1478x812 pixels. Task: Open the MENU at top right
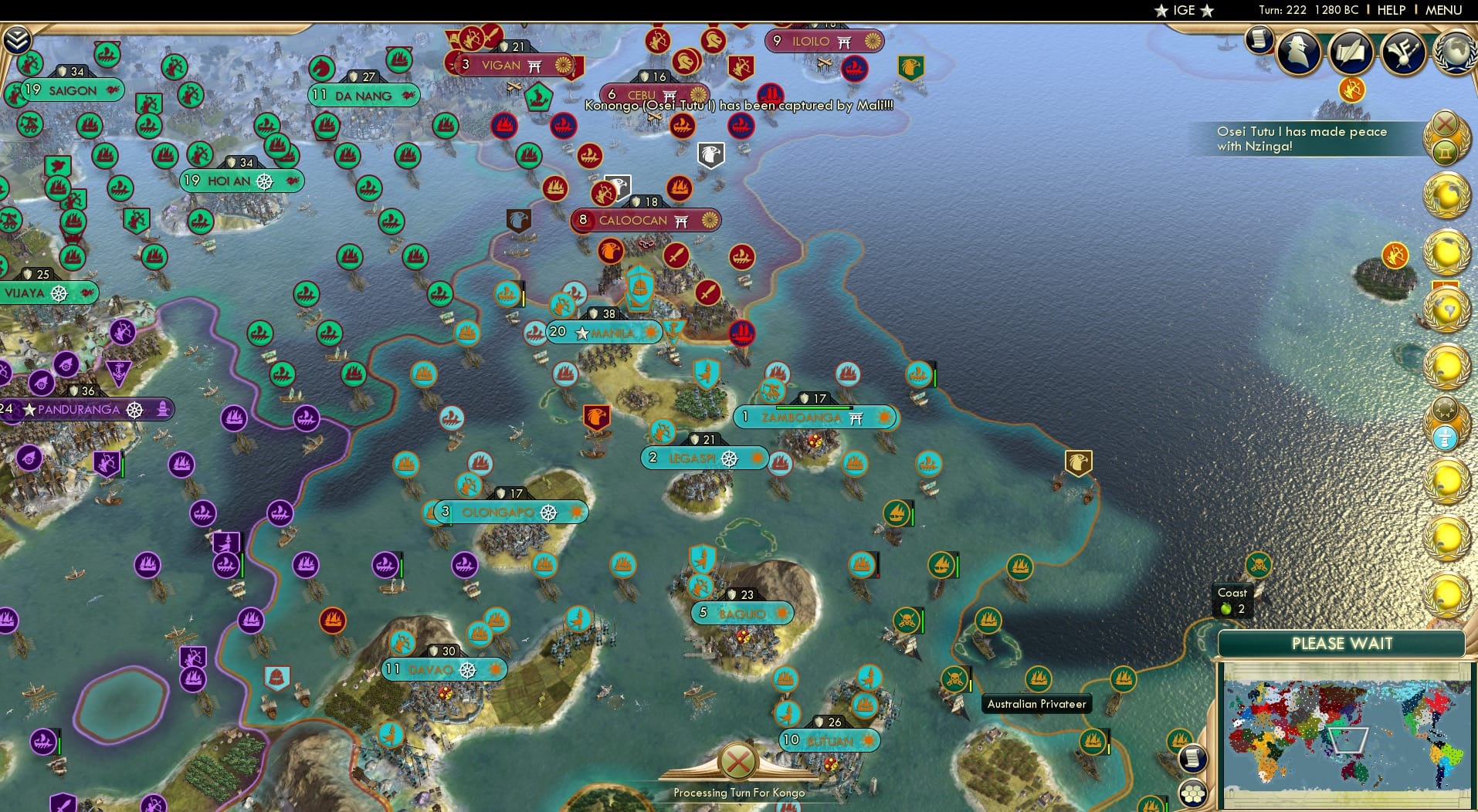point(1444,10)
